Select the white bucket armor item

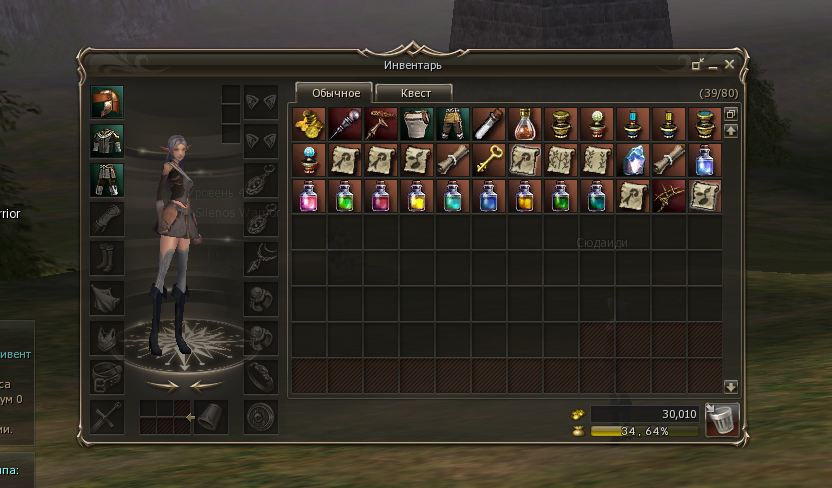click(416, 123)
